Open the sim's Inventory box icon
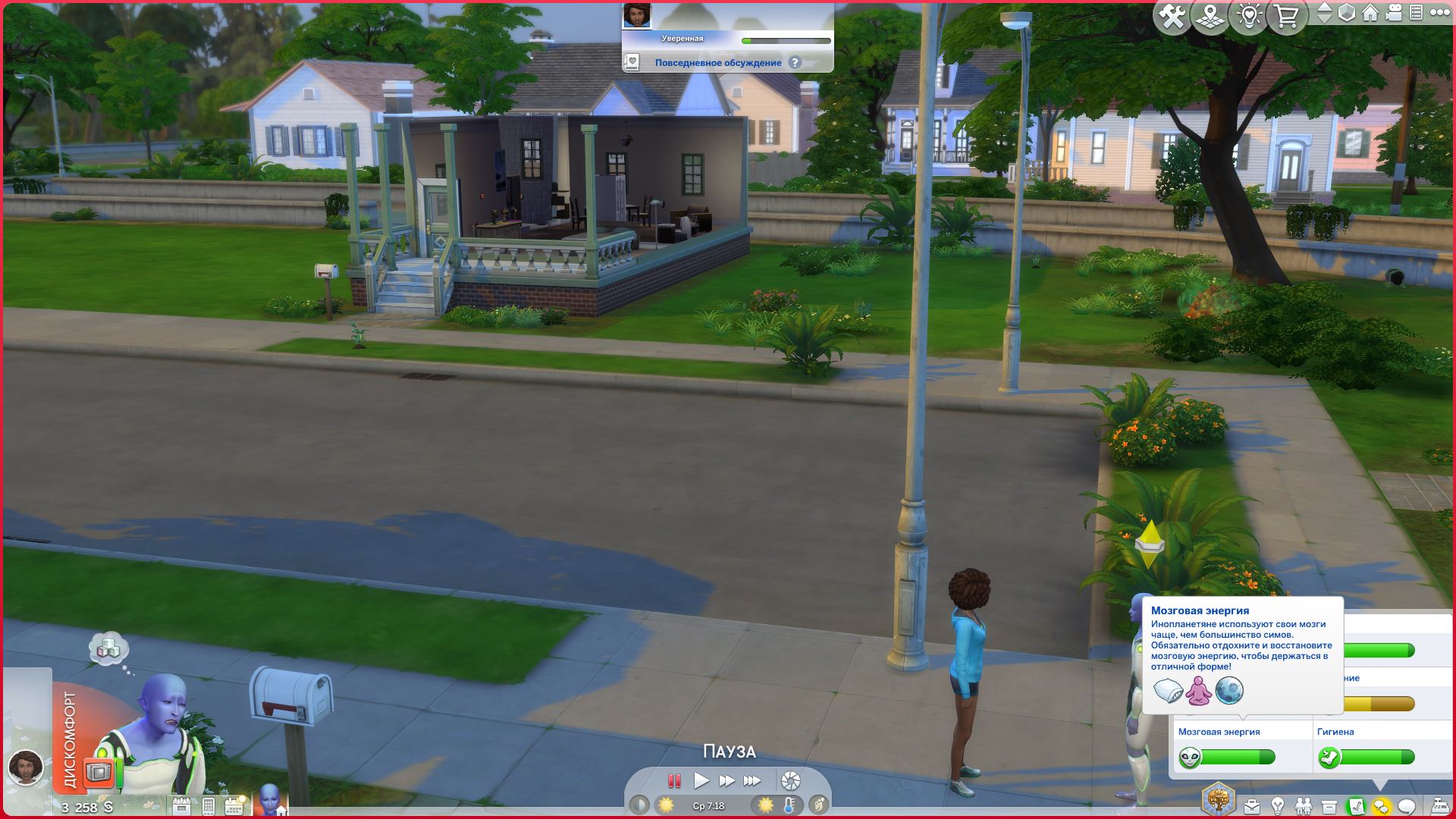This screenshot has height=819, width=1456. coord(1329,806)
